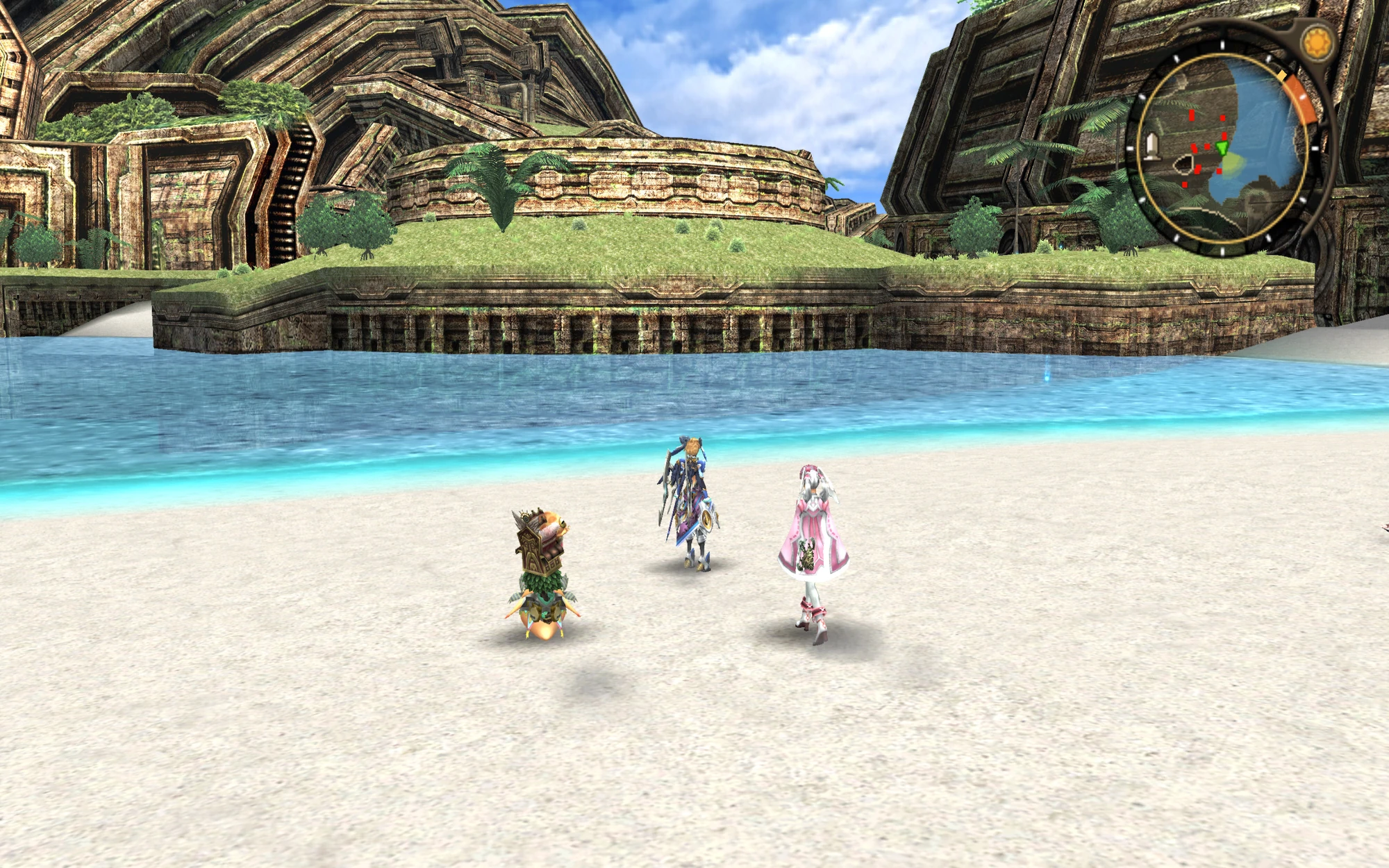
Task: Click a red enemy dot on the minimap
Action: [1192, 115]
